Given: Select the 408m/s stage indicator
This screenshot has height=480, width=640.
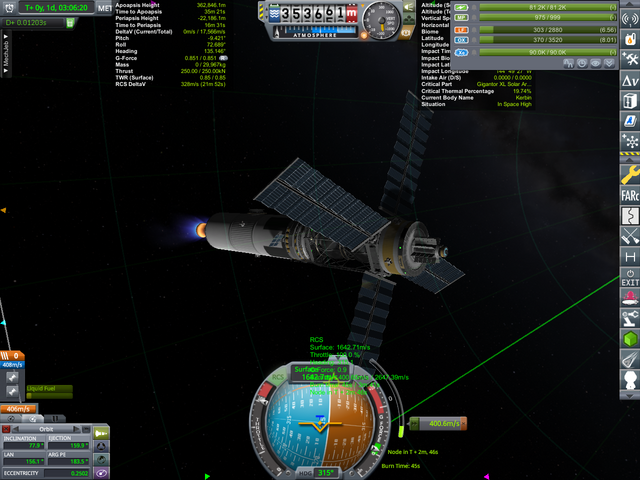Looking at the screenshot, I should (x=12, y=364).
